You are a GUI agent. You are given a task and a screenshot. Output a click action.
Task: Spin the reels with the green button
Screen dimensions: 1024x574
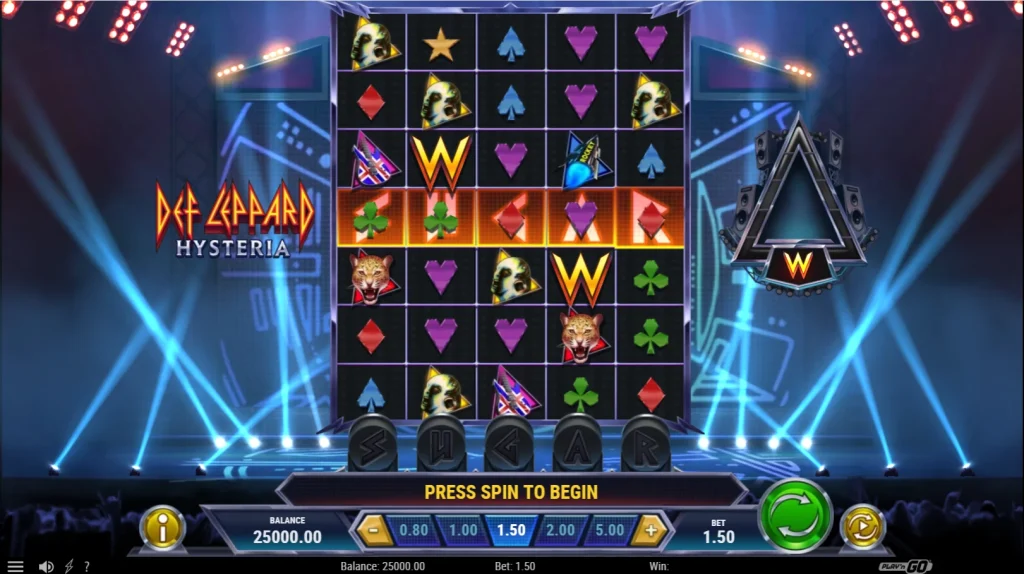(795, 515)
